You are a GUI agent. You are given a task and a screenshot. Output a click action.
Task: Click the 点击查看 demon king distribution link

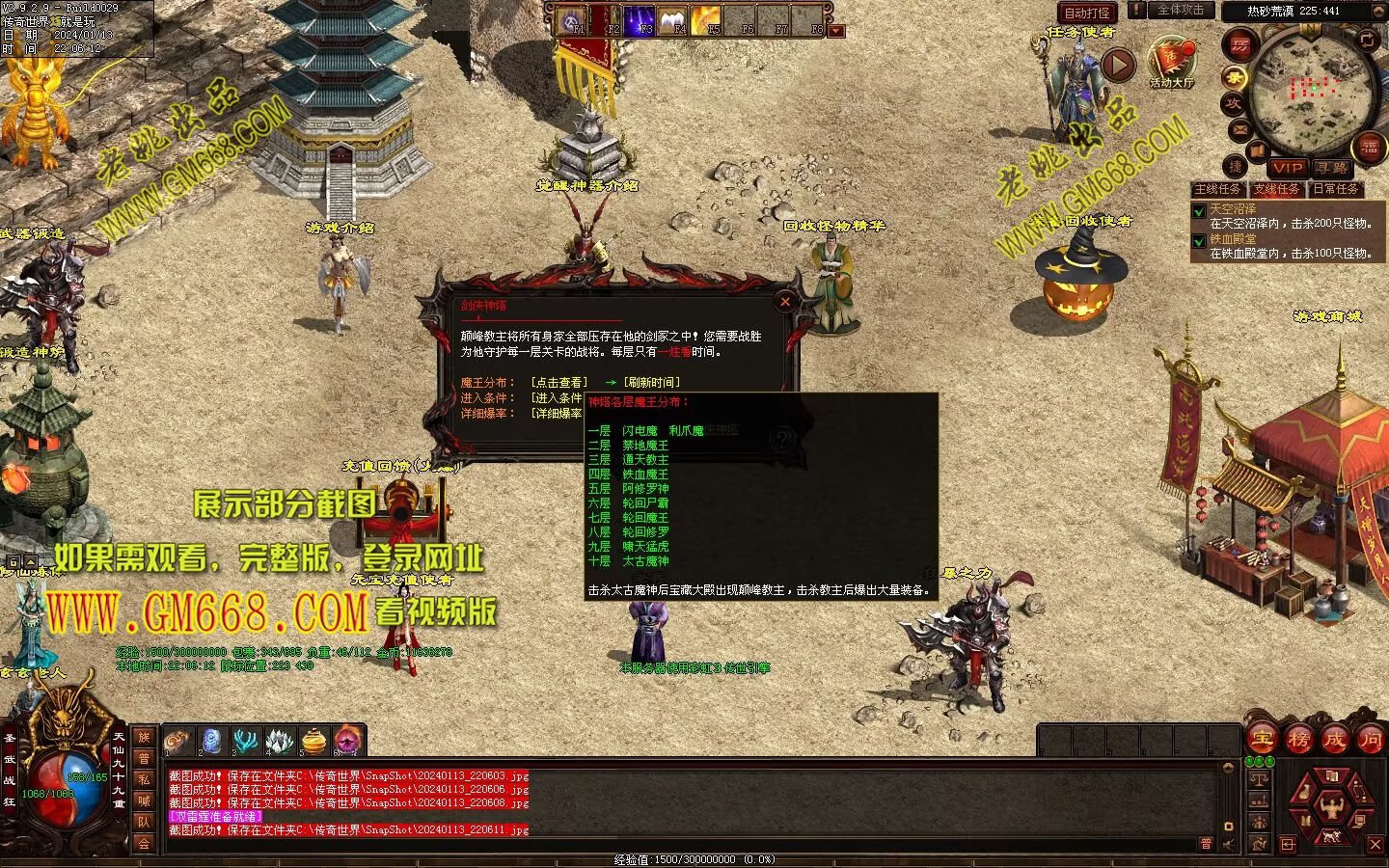pyautogui.click(x=558, y=383)
